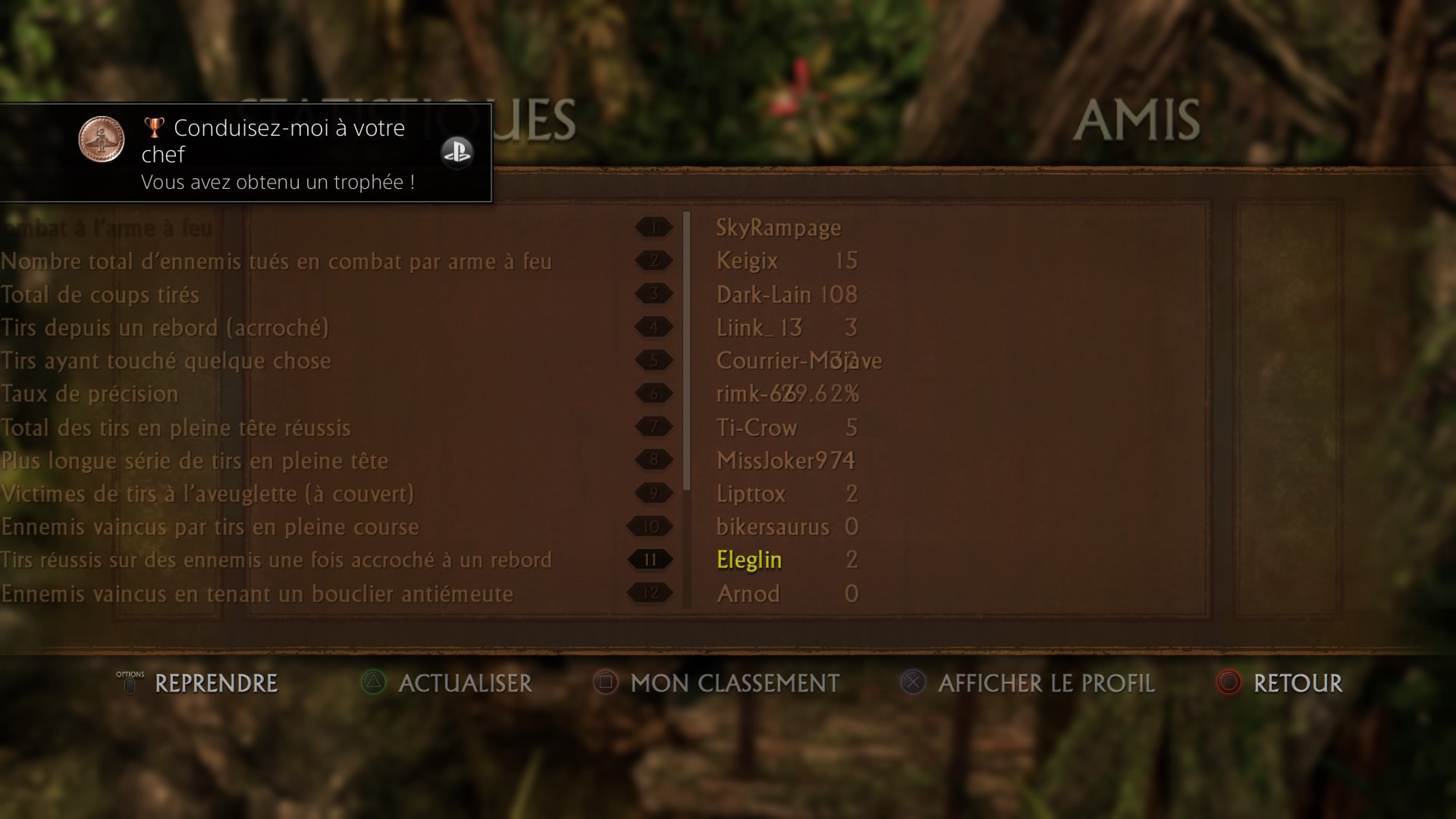This screenshot has width=1456, height=819.
Task: Click the trophy cup icon in the notification banner
Action: [x=153, y=127]
